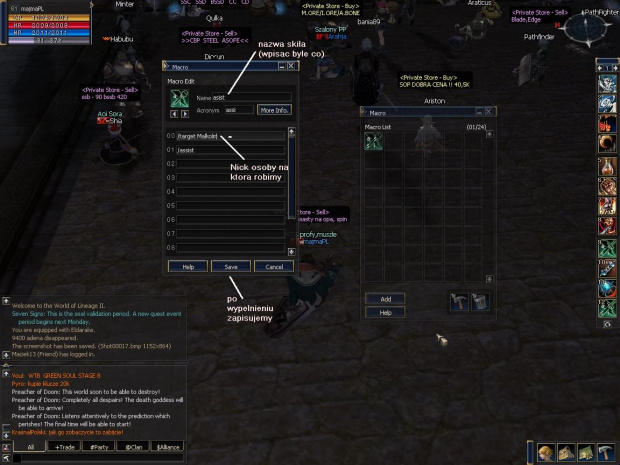Close the Macro List window

(486, 114)
